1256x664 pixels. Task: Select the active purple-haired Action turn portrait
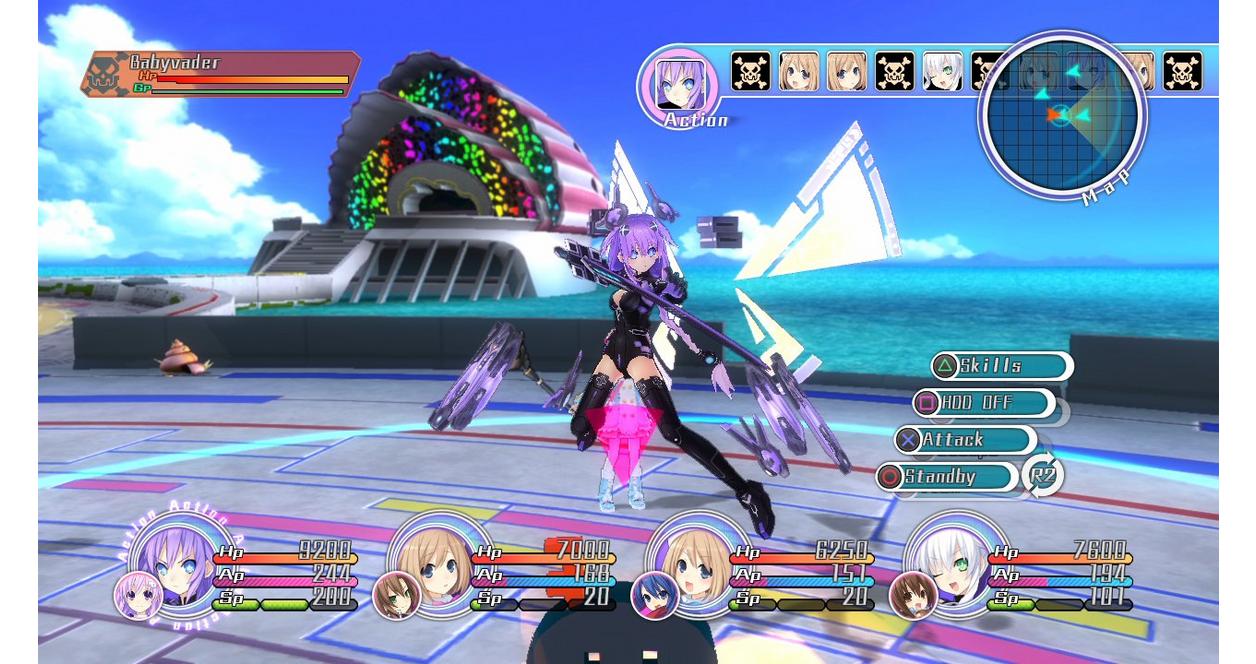pos(679,84)
